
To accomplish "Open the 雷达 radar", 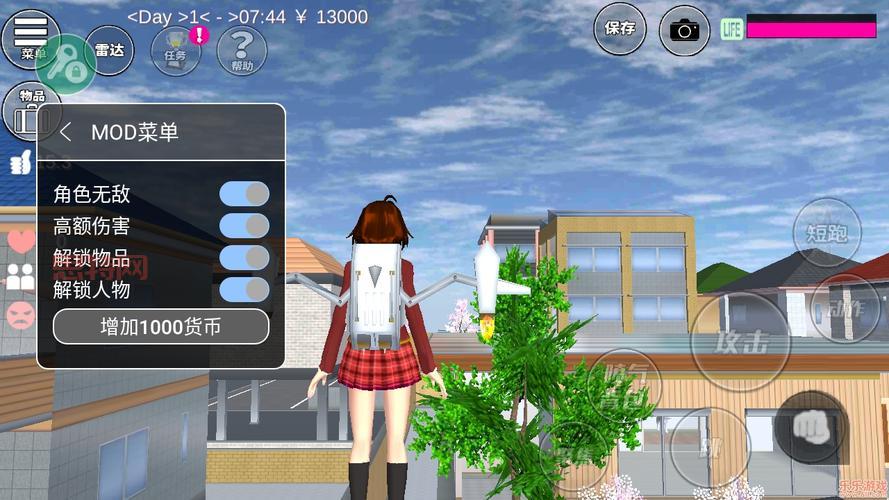I will click(109, 51).
